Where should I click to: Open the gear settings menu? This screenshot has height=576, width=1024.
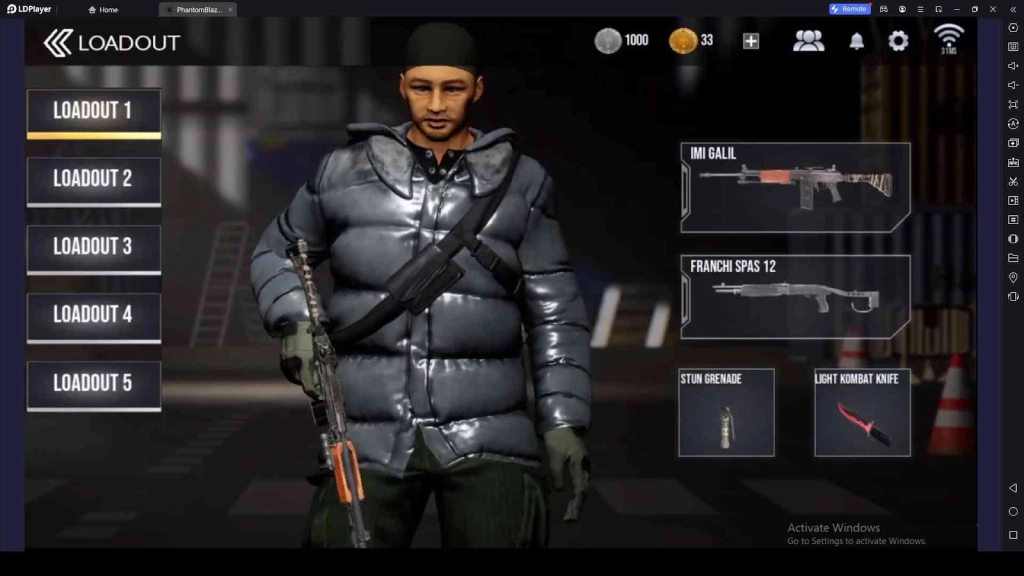(x=899, y=41)
